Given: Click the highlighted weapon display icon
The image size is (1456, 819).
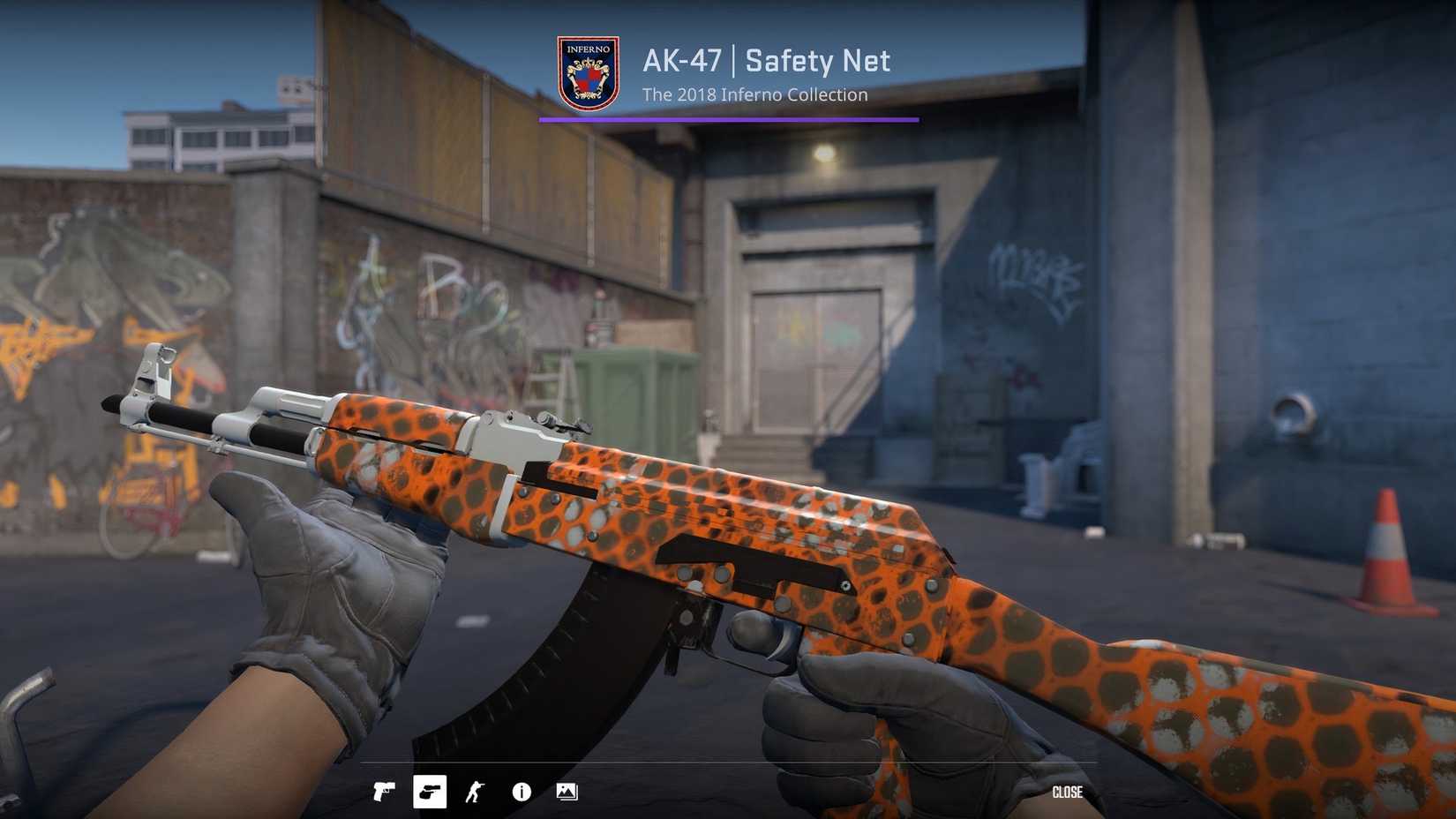Looking at the screenshot, I should click(x=429, y=792).
